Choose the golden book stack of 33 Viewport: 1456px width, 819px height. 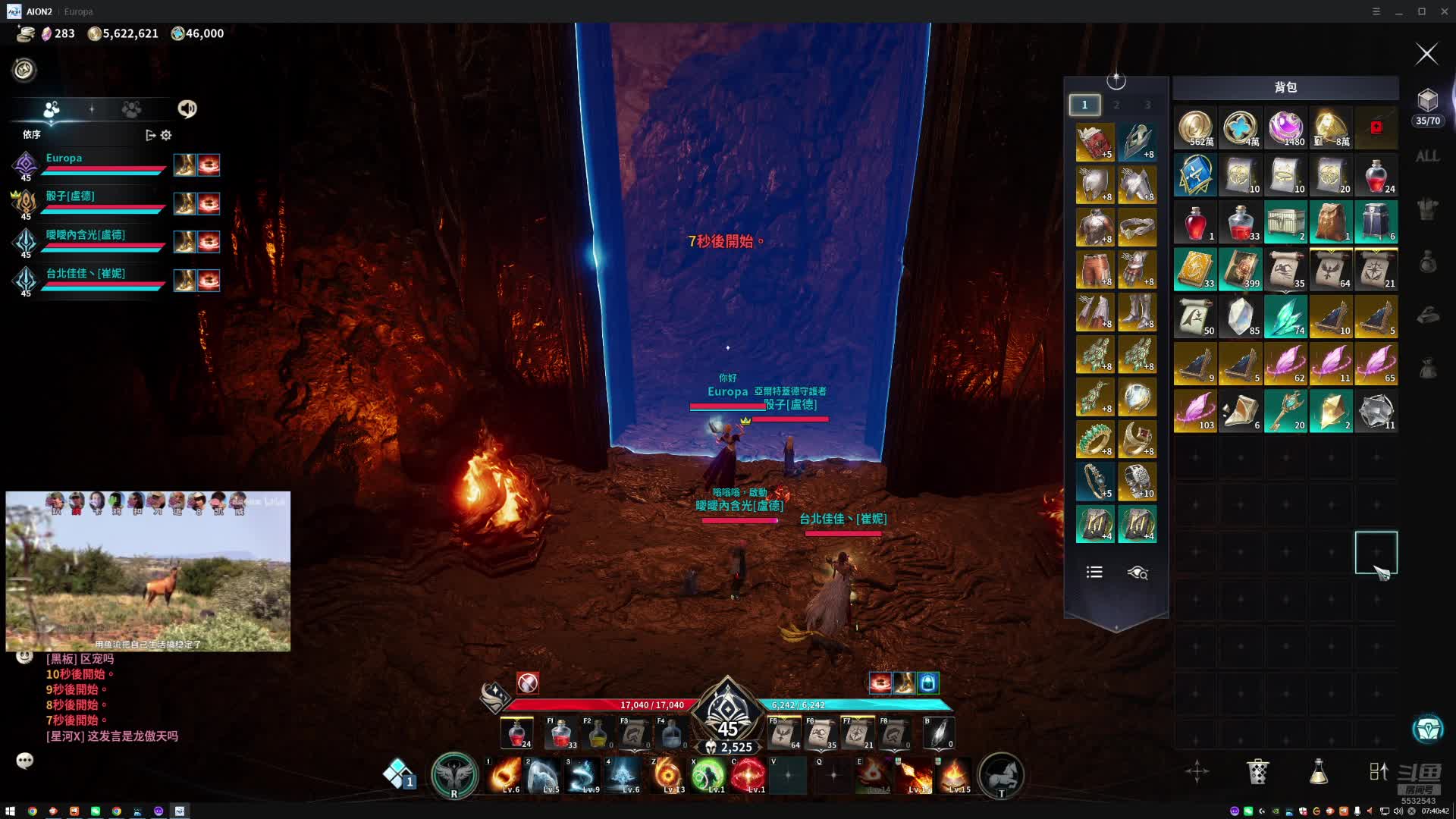pos(1195,269)
